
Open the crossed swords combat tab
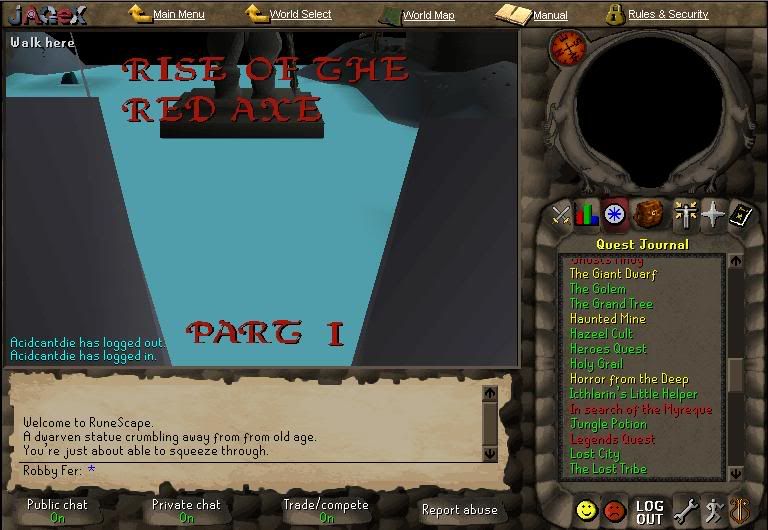click(x=562, y=214)
